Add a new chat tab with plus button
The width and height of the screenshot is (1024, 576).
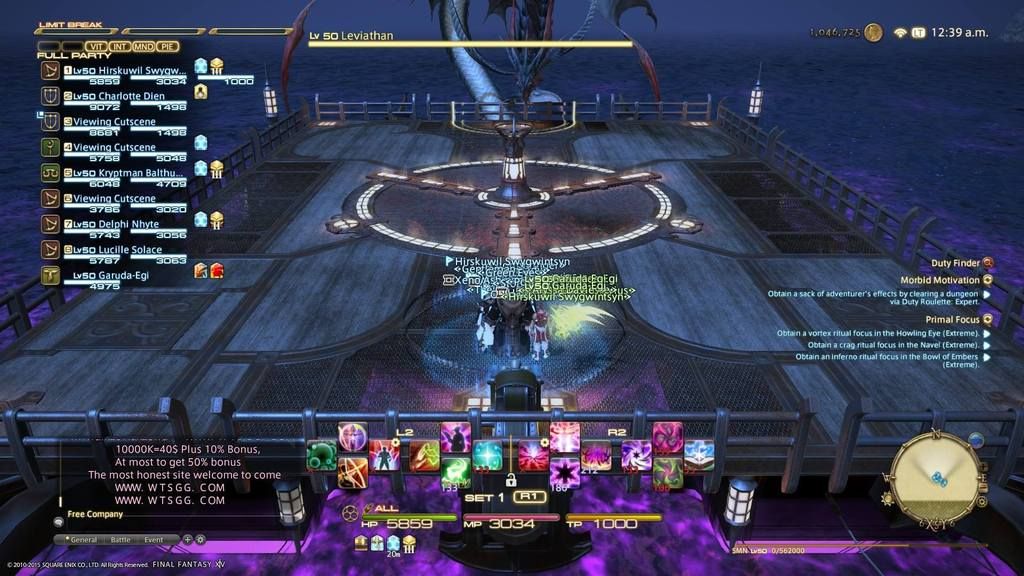tap(186, 539)
